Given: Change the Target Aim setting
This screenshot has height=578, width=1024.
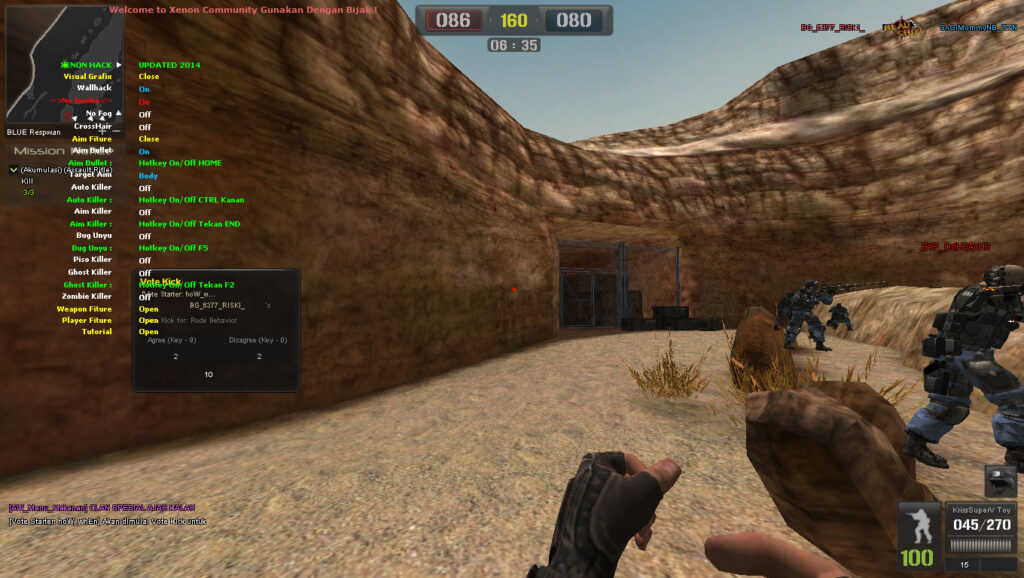Looking at the screenshot, I should click(90, 175).
